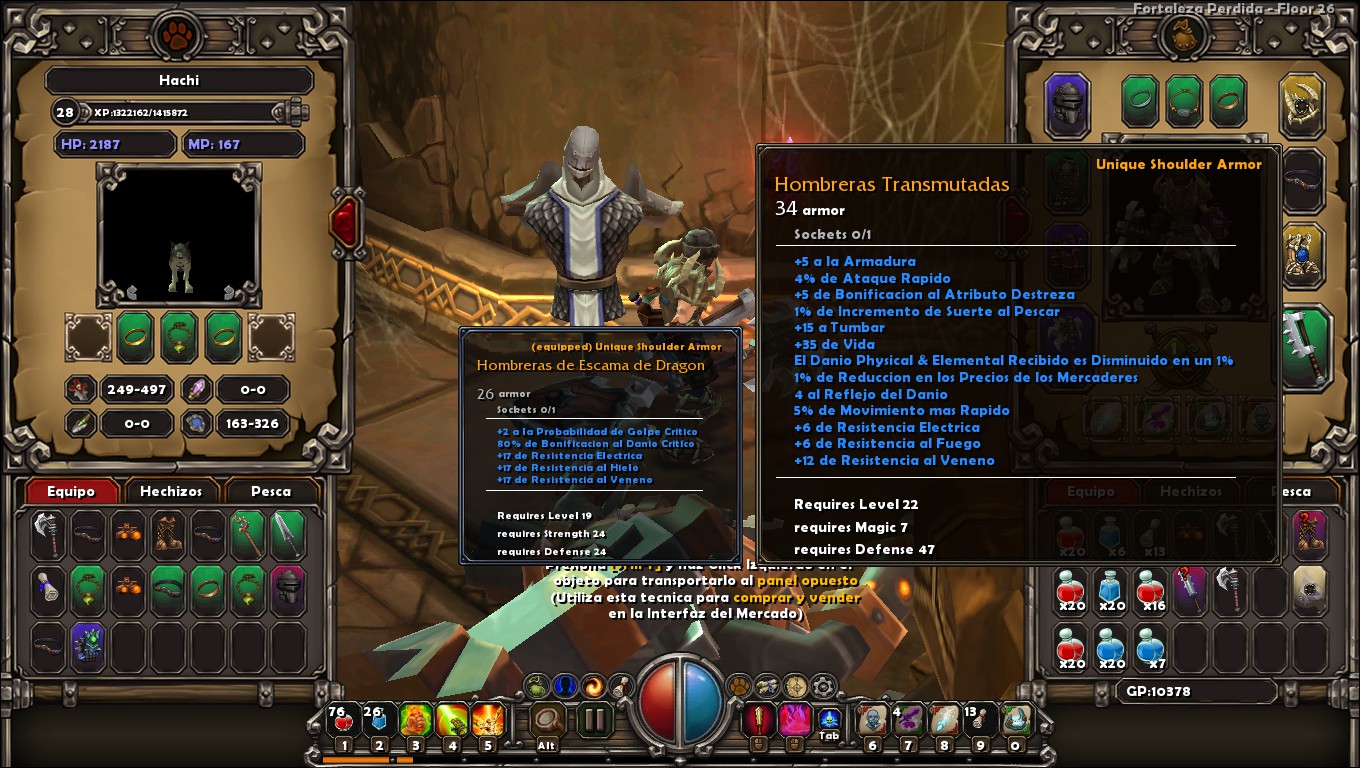Select the compass icon beside the hotbar
Screen dimensions: 1360x768
click(794, 687)
